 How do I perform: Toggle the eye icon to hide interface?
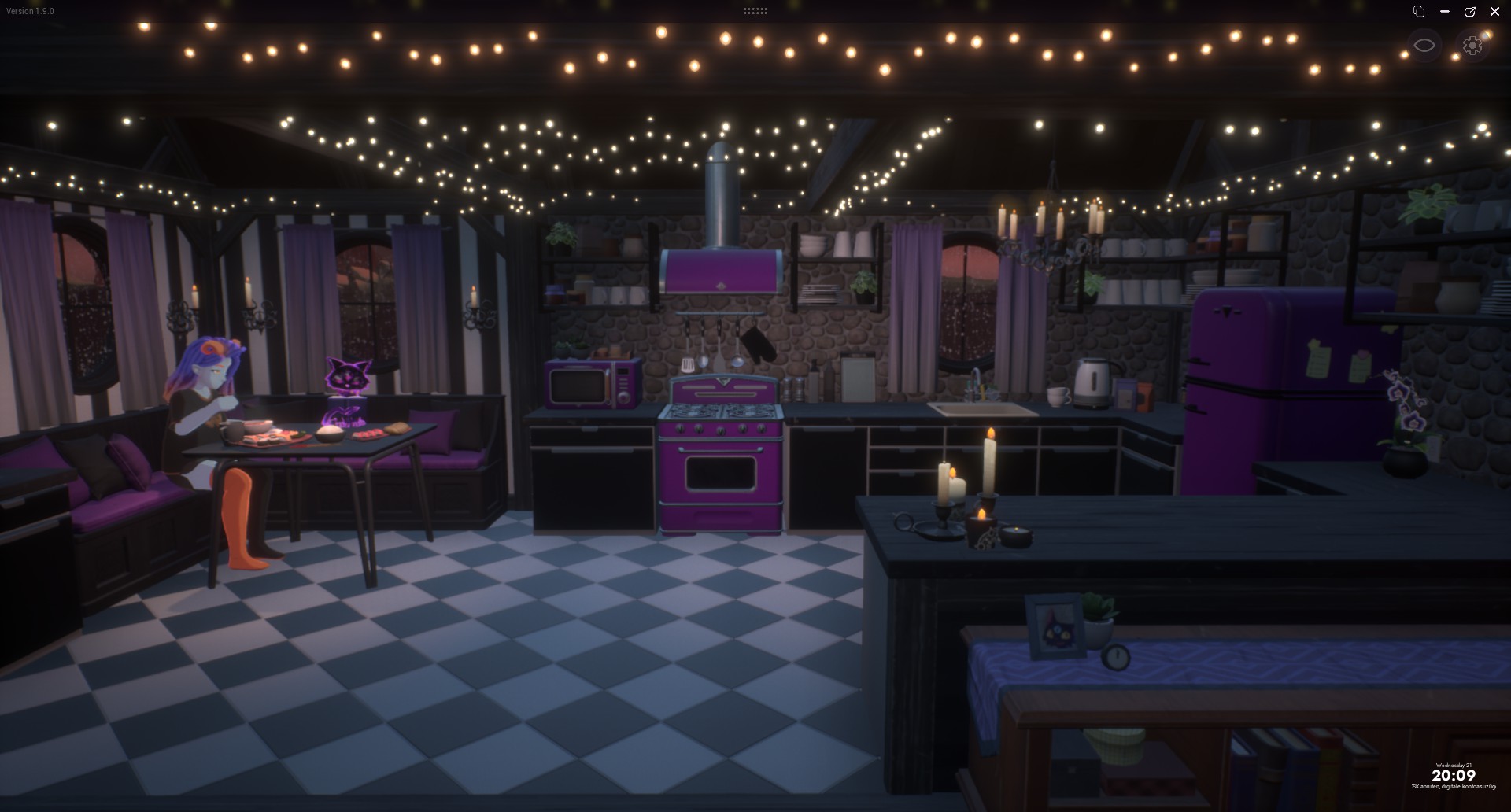[x=1424, y=46]
